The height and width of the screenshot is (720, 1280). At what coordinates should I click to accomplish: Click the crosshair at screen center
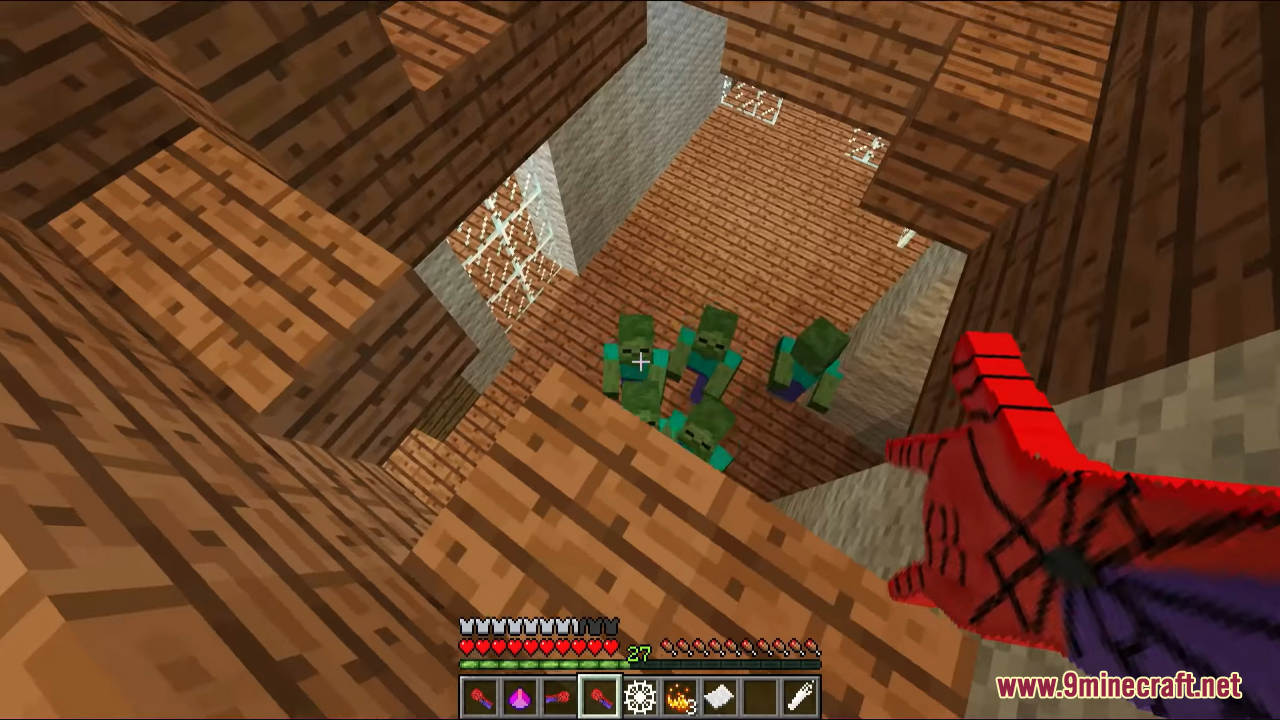click(x=640, y=360)
